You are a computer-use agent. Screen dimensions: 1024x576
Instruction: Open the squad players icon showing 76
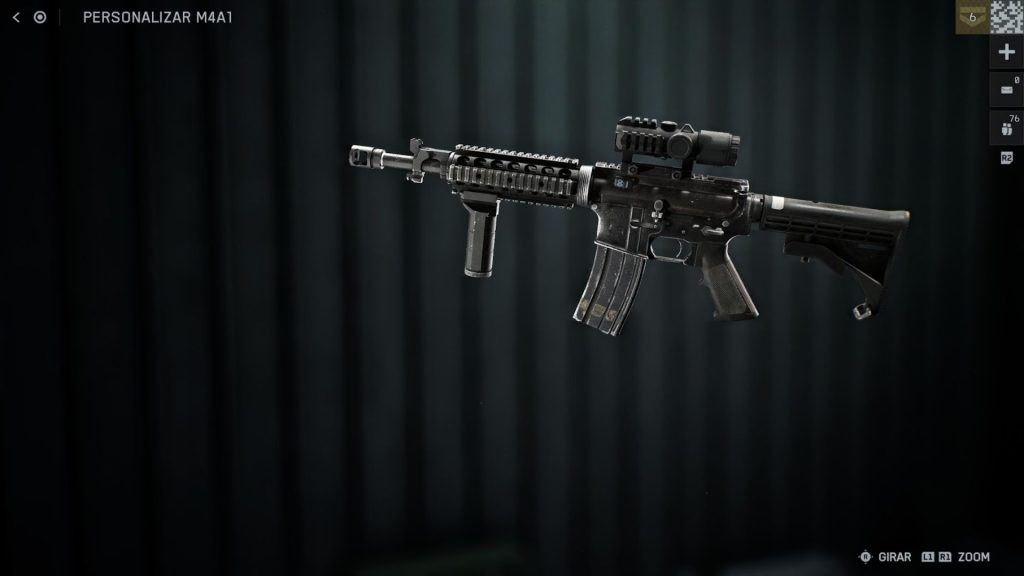(1006, 127)
